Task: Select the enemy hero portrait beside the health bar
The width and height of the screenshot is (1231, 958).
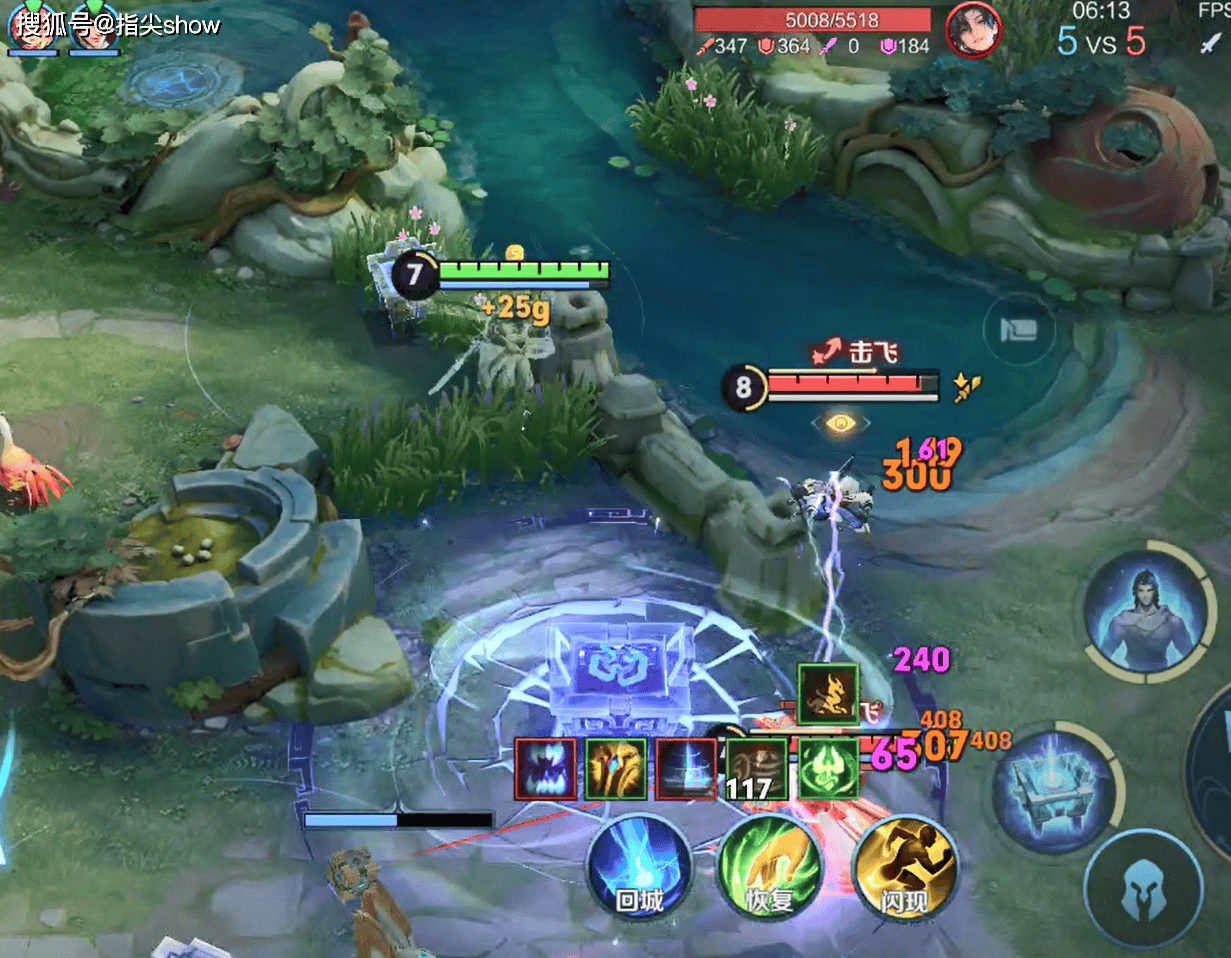Action: tap(973, 29)
